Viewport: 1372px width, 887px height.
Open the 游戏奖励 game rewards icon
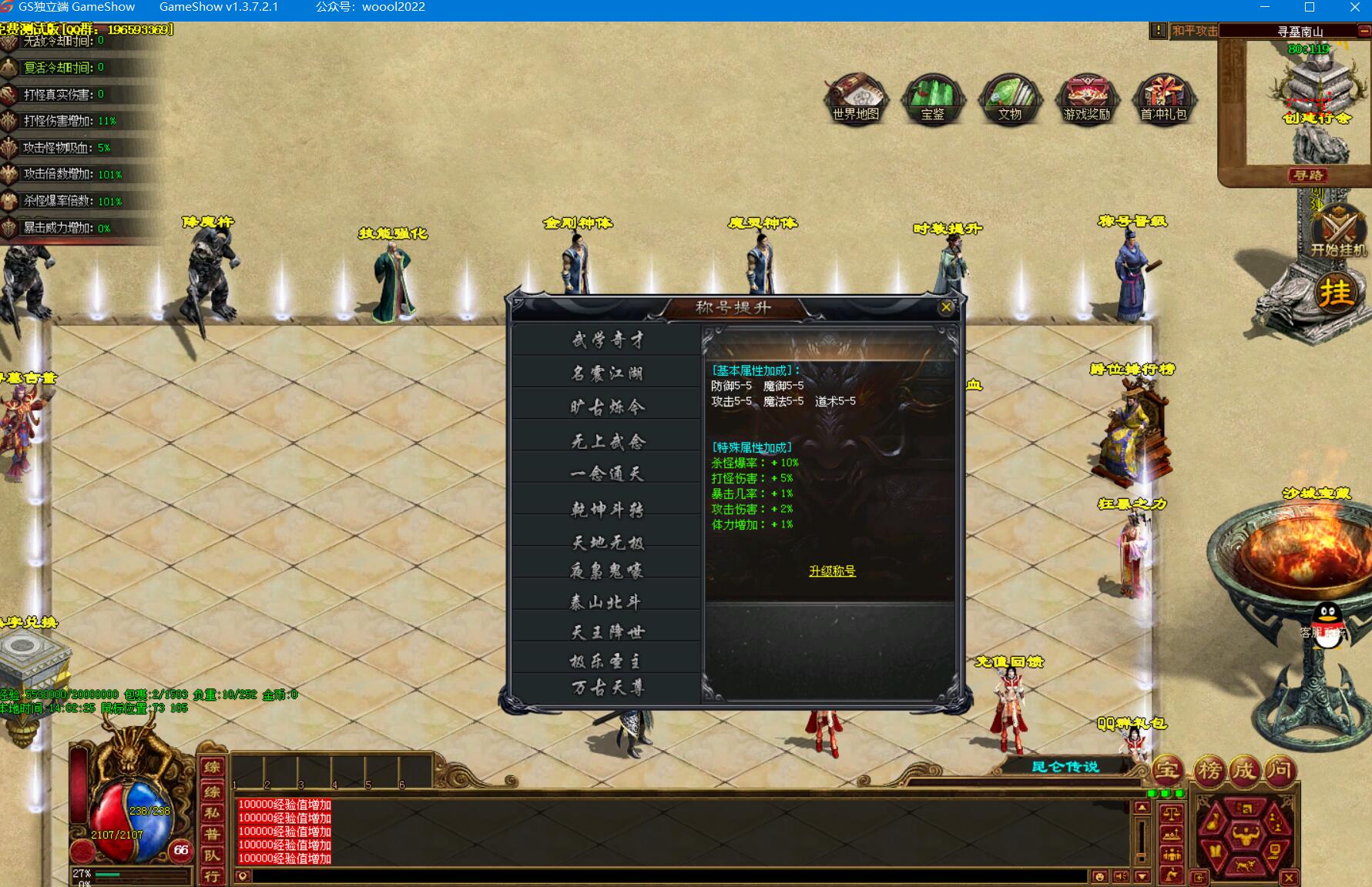[x=1087, y=99]
